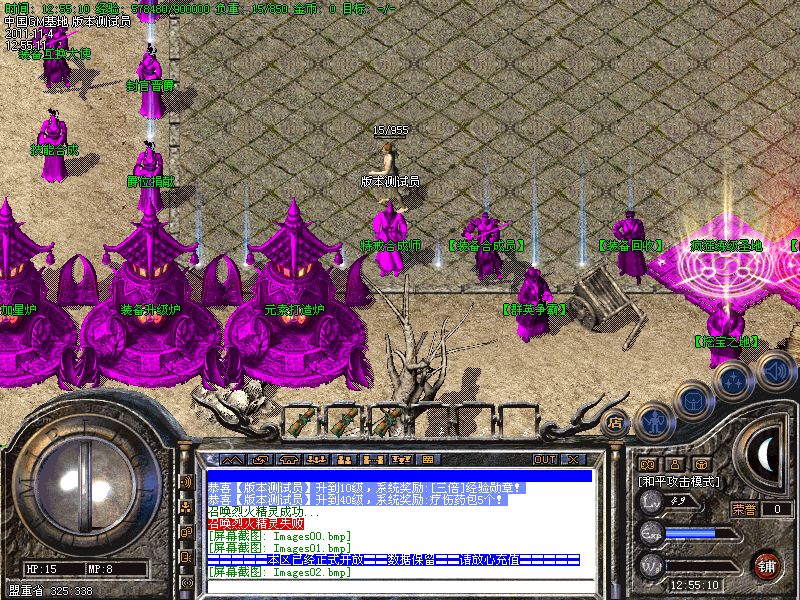Open the four-star skills round icon
Viewport: 800px width, 600px height.
point(735,379)
